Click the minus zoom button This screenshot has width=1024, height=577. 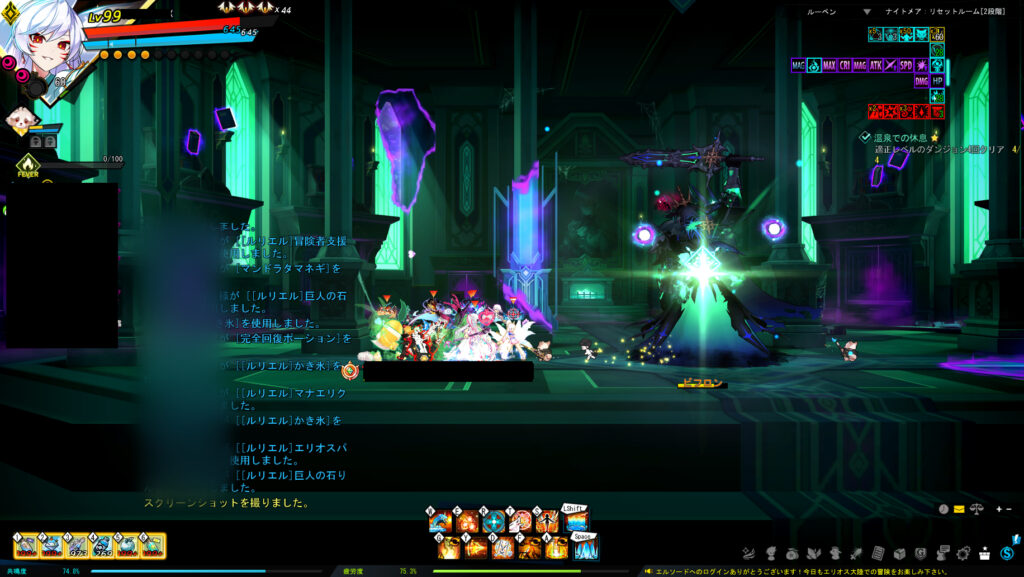pyautogui.click(x=1008, y=509)
